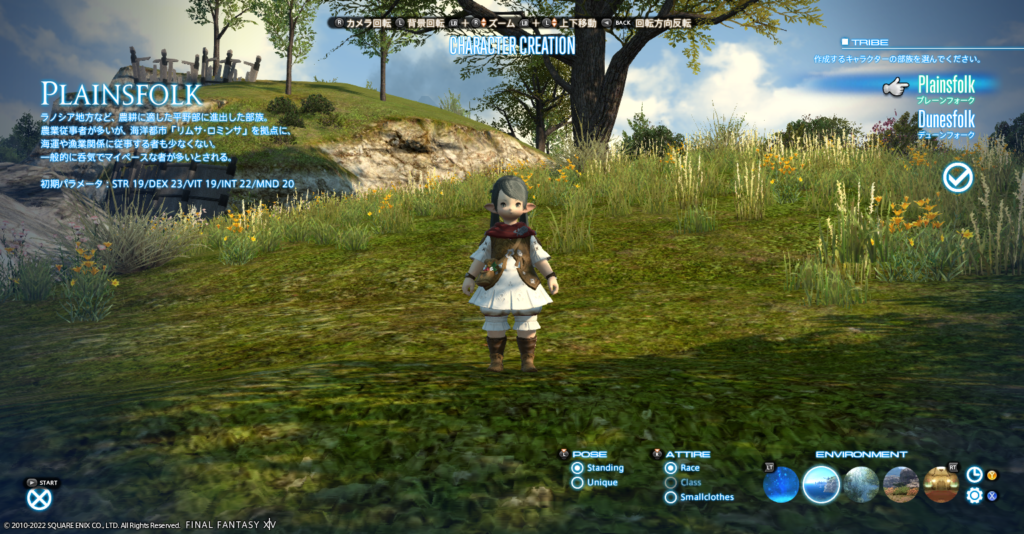The image size is (1024, 534).
Task: Open the gear settings icon
Action: 974,495
